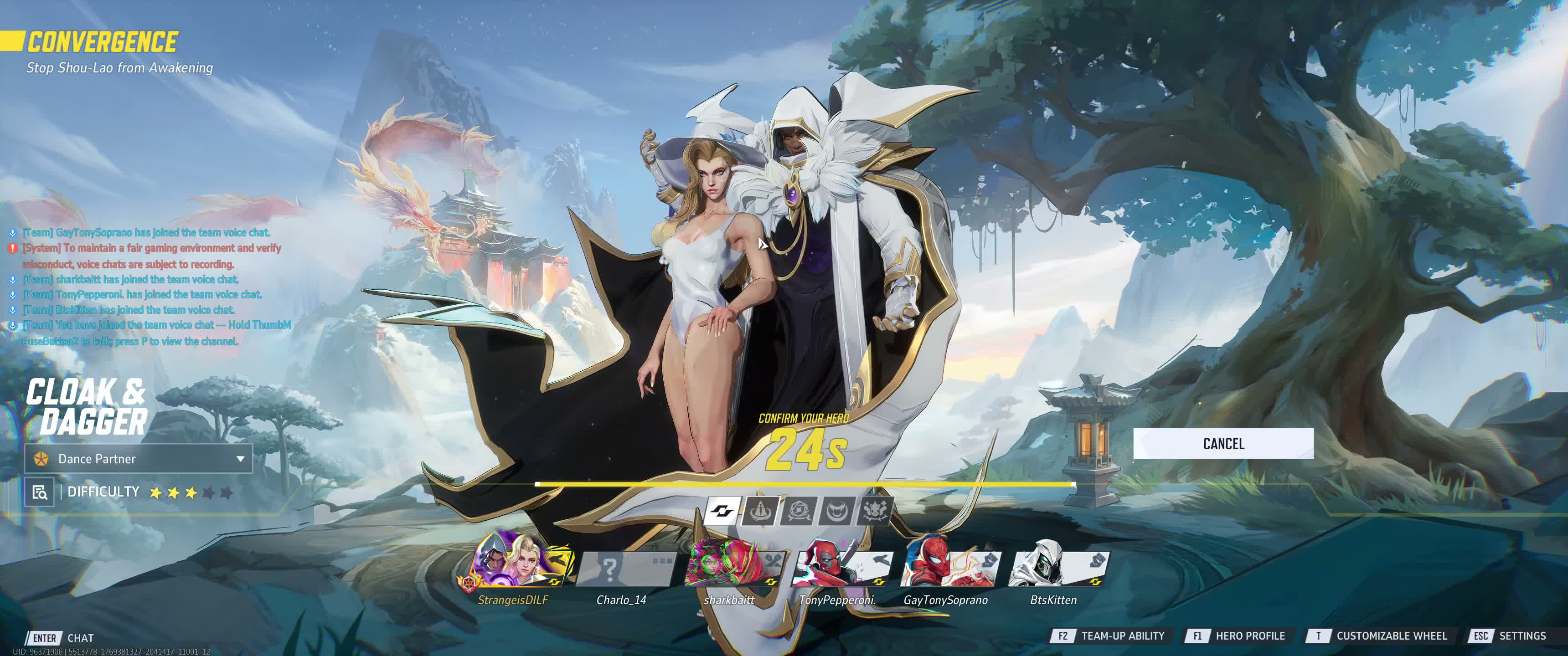Select the tower-shaped team-up icon
Screen dimensions: 1568x656
(760, 510)
